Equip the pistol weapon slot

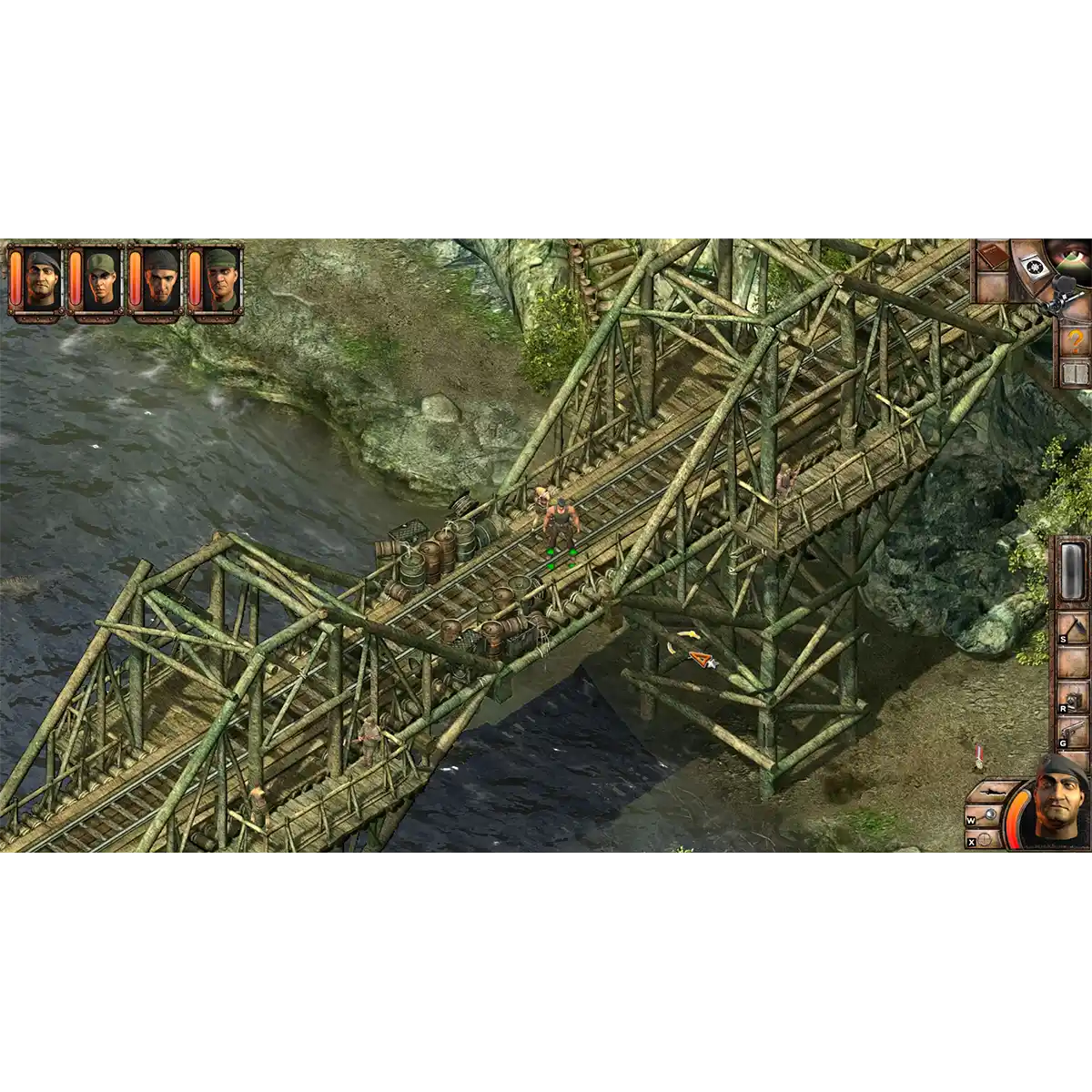pyautogui.click(x=1076, y=734)
